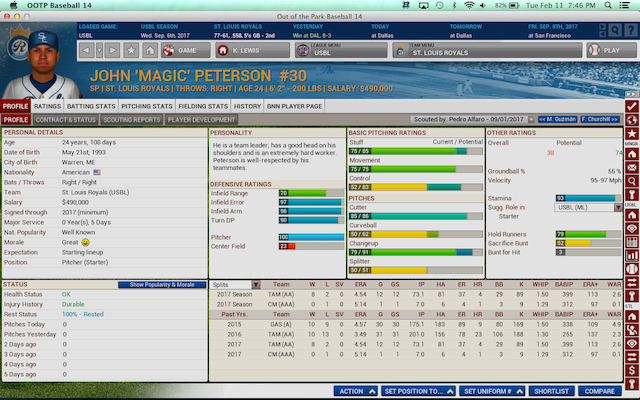Open the Player Development sub-tab
This screenshot has height=400, width=640.
(x=200, y=120)
